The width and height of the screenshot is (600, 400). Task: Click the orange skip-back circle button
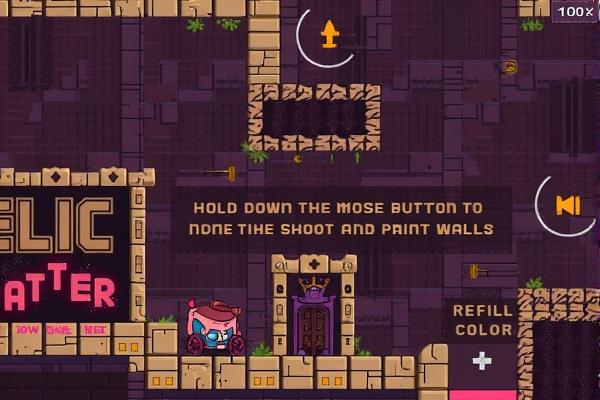point(567,206)
